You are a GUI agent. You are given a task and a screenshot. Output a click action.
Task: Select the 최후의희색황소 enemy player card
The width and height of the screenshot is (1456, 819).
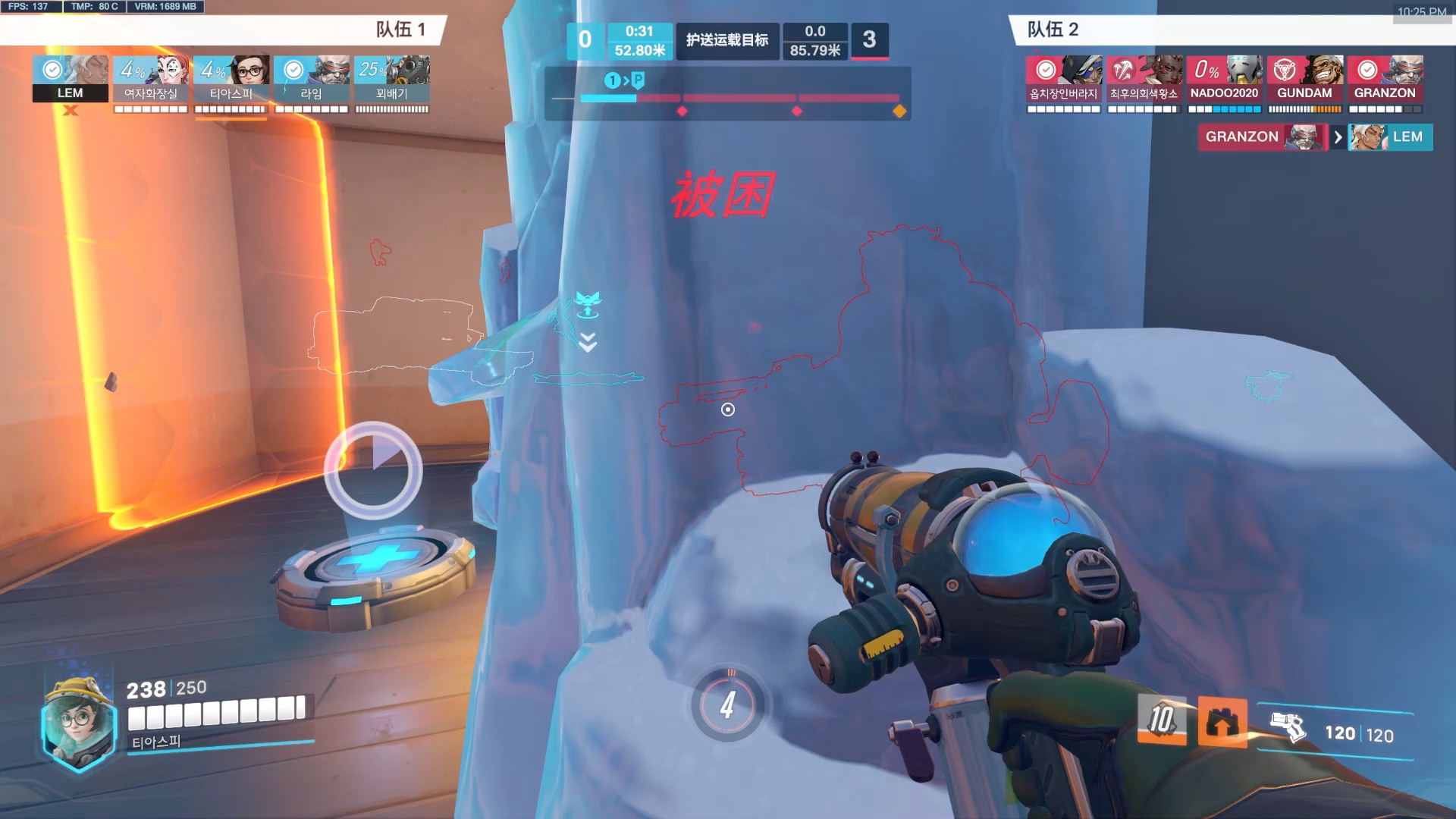1144,79
